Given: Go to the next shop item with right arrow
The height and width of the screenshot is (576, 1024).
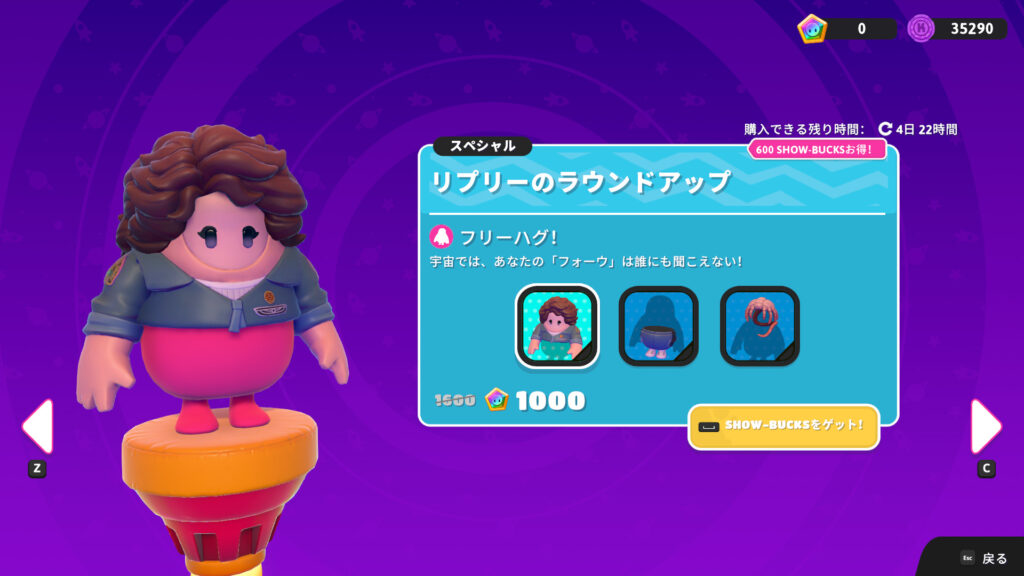Looking at the screenshot, I should [985, 427].
